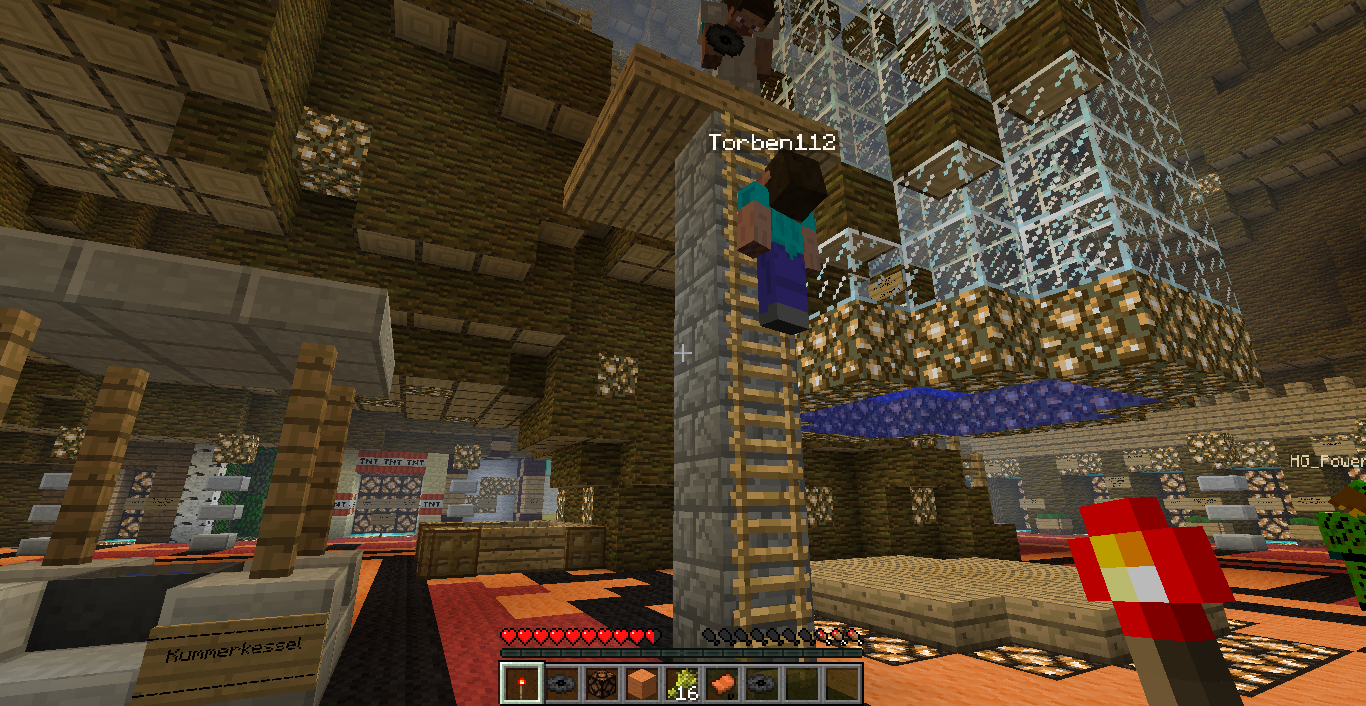Select the glowstone dust stack of 16
The image size is (1366, 706).
tap(681, 683)
